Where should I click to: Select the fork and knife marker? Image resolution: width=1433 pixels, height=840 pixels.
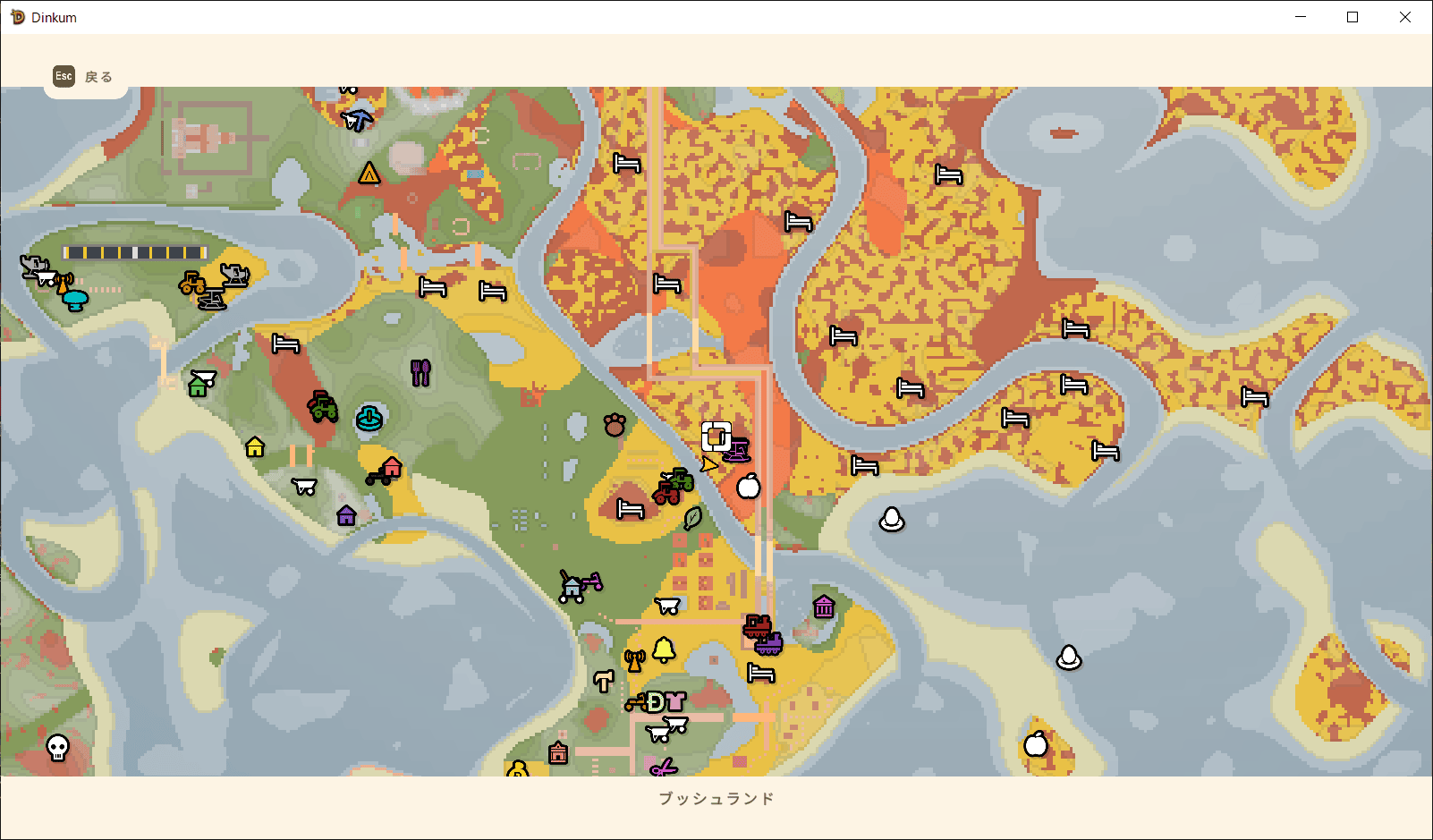pyautogui.click(x=420, y=372)
